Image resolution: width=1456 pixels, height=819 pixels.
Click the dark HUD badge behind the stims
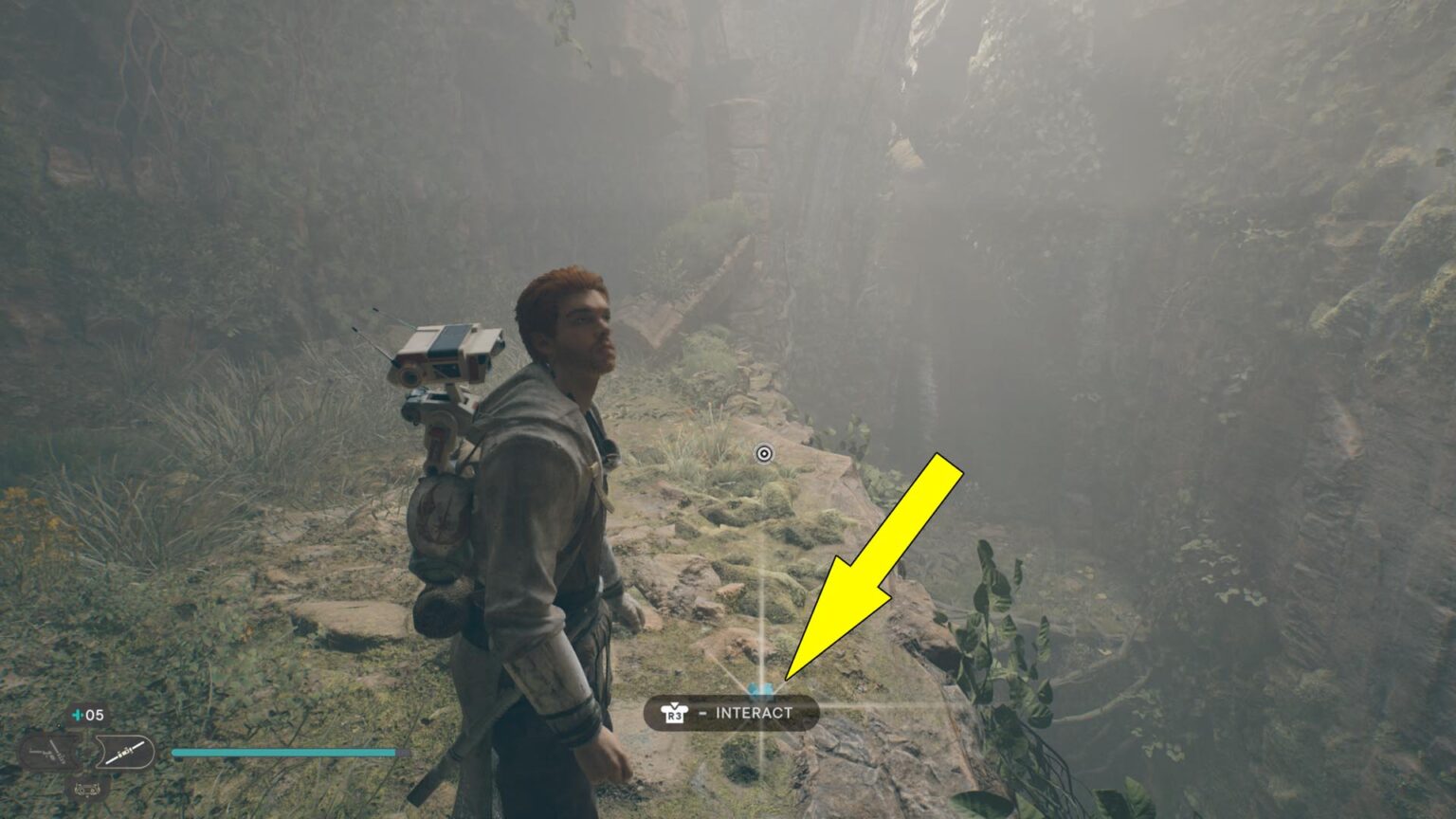(x=87, y=714)
